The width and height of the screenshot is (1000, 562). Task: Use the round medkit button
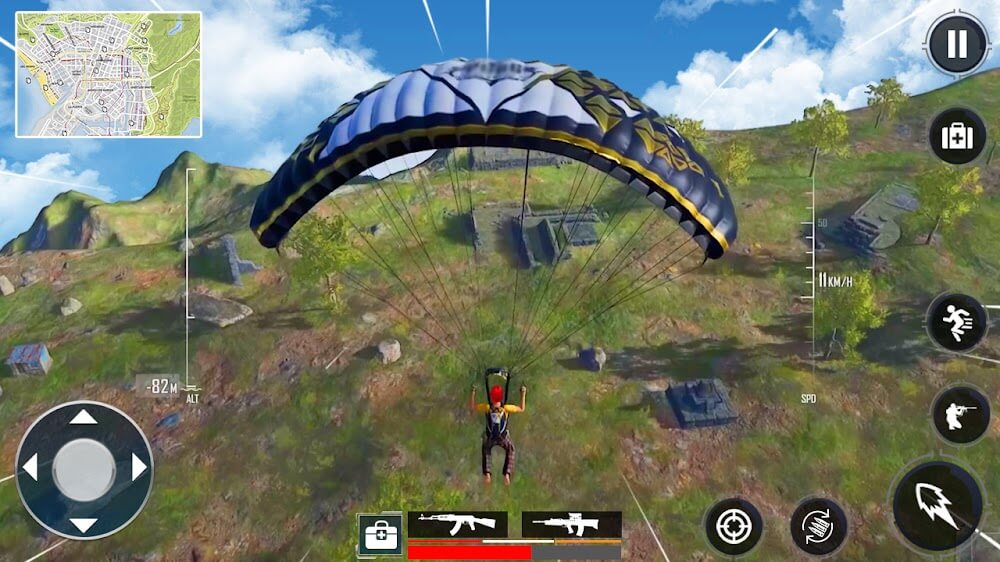point(957,136)
